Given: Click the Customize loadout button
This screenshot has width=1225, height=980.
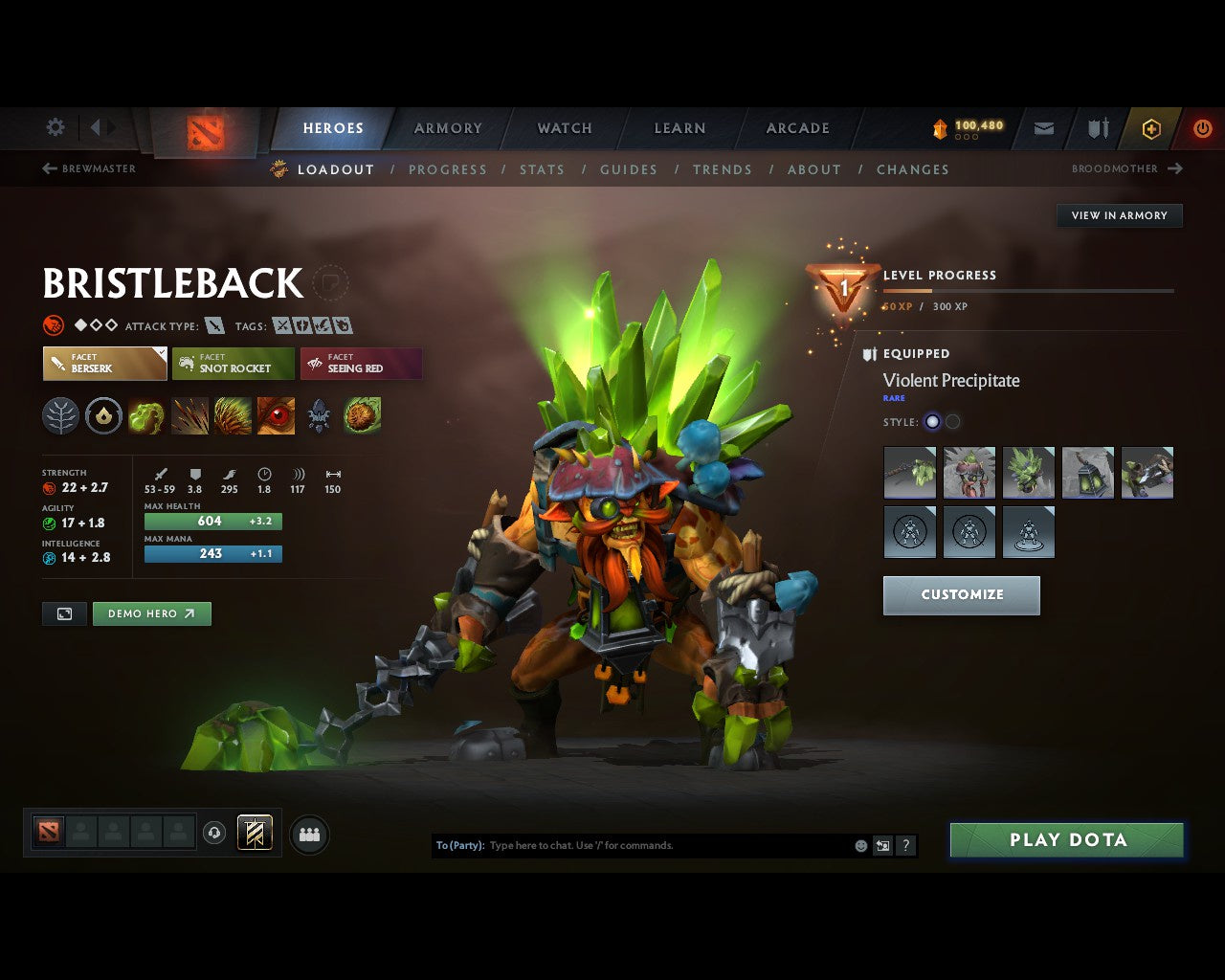Looking at the screenshot, I should pyautogui.click(x=961, y=594).
